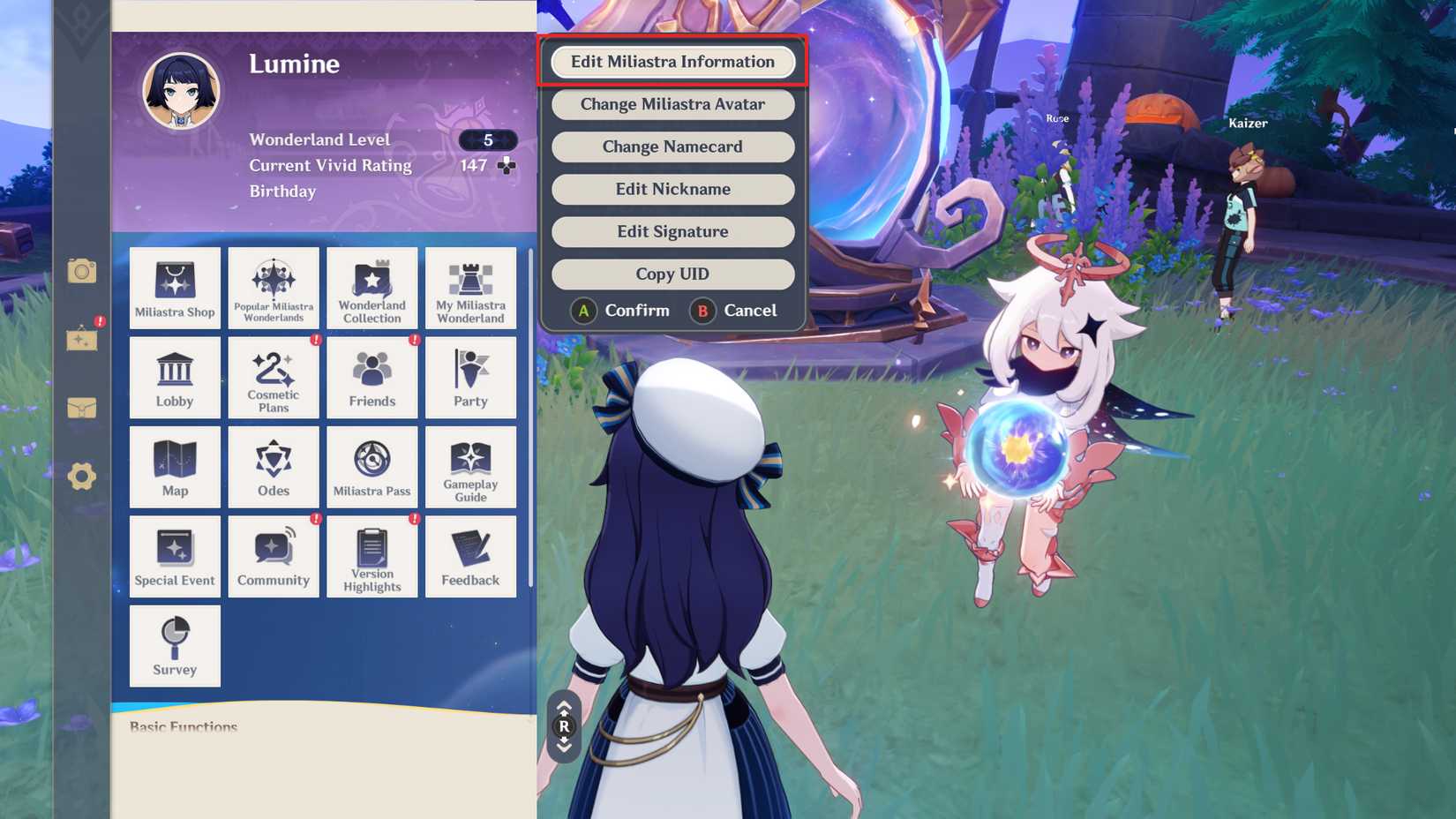
Task: Open the Party screen
Action: (x=470, y=377)
